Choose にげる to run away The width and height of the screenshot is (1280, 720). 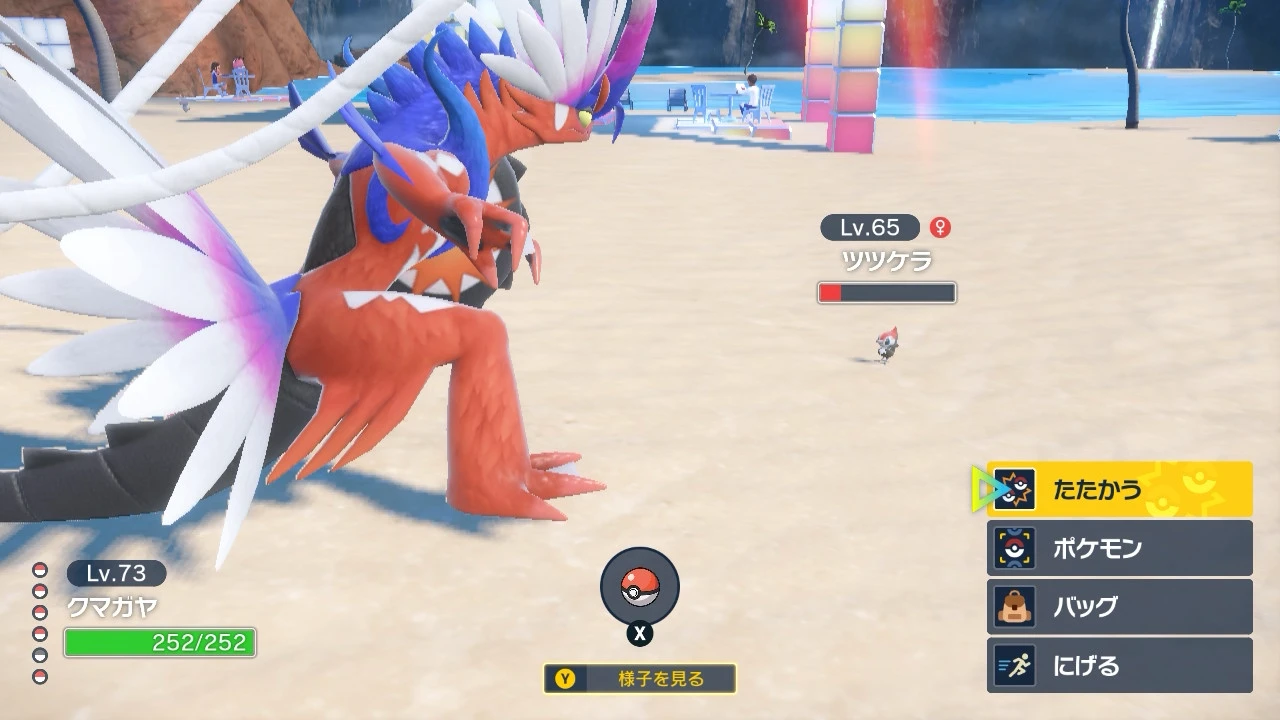pyautogui.click(x=1119, y=666)
